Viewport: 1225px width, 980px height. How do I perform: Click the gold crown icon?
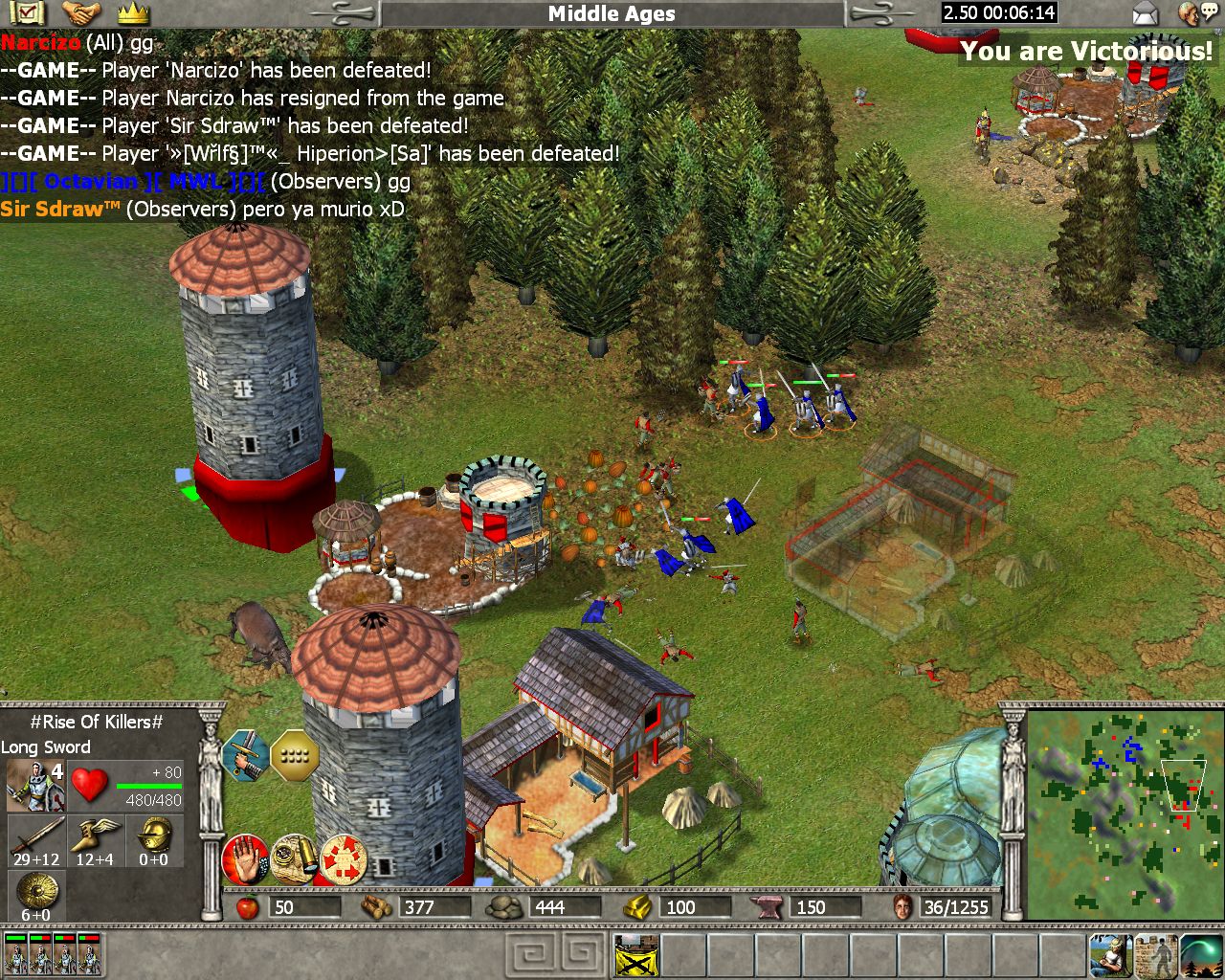[133, 13]
